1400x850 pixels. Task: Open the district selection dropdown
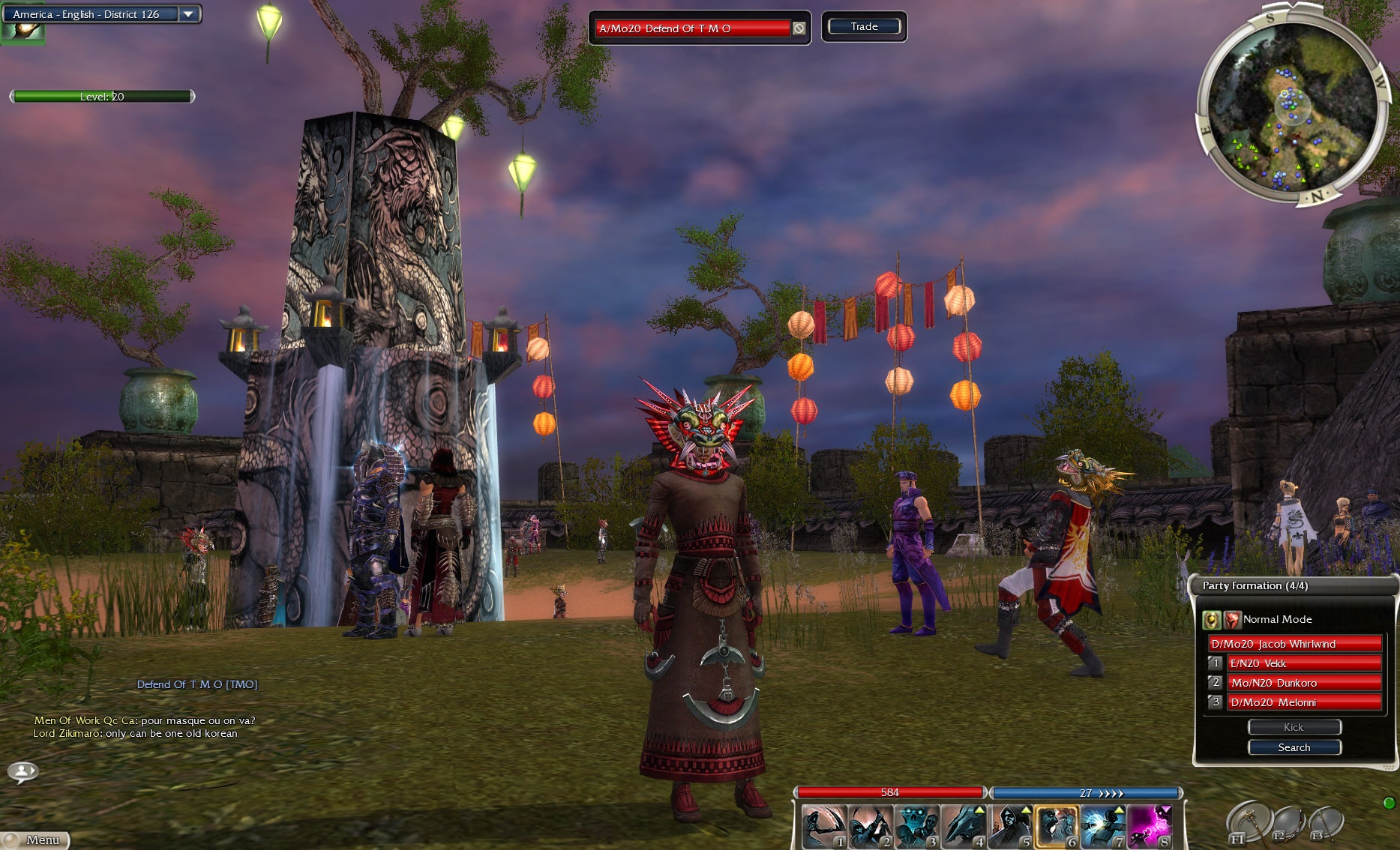tap(188, 14)
